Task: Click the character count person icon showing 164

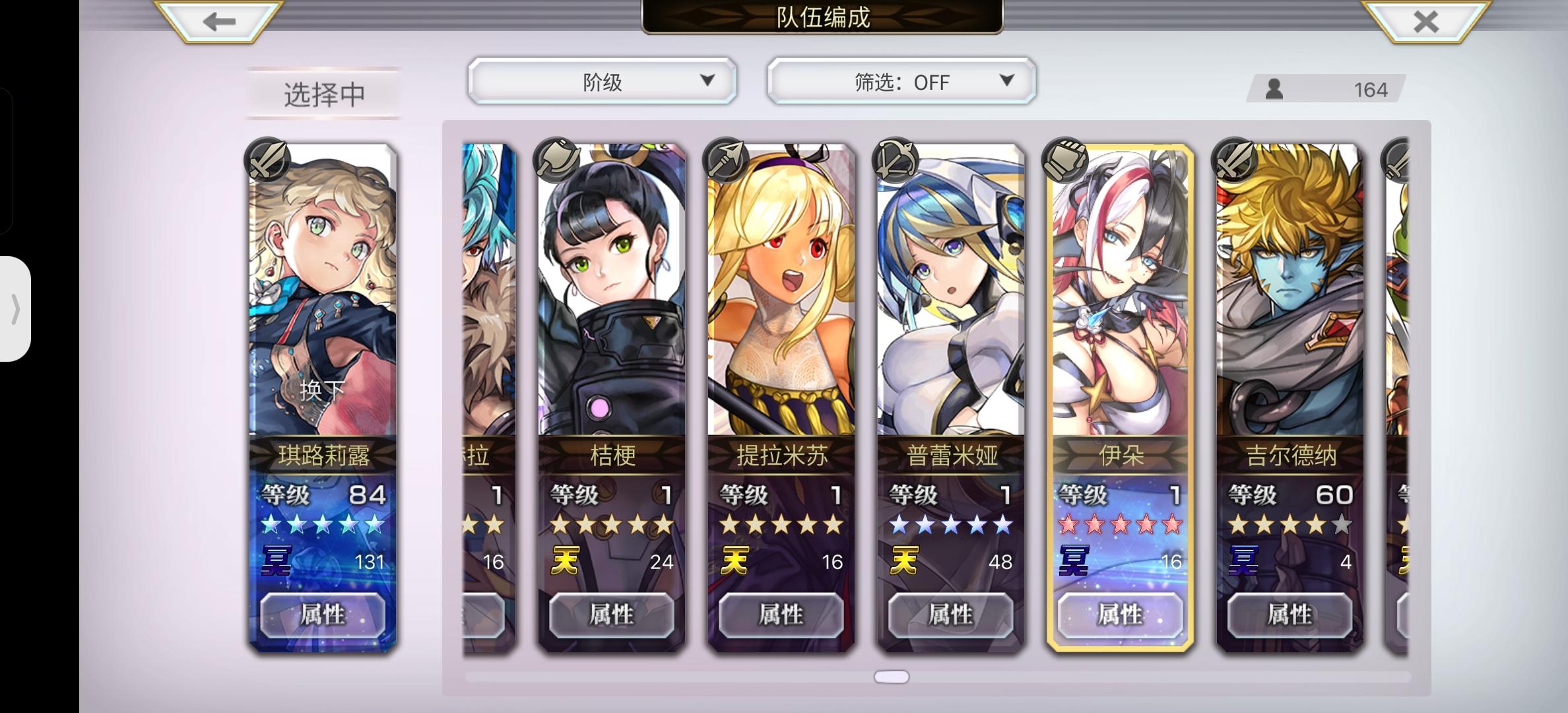Action: (x=1274, y=88)
